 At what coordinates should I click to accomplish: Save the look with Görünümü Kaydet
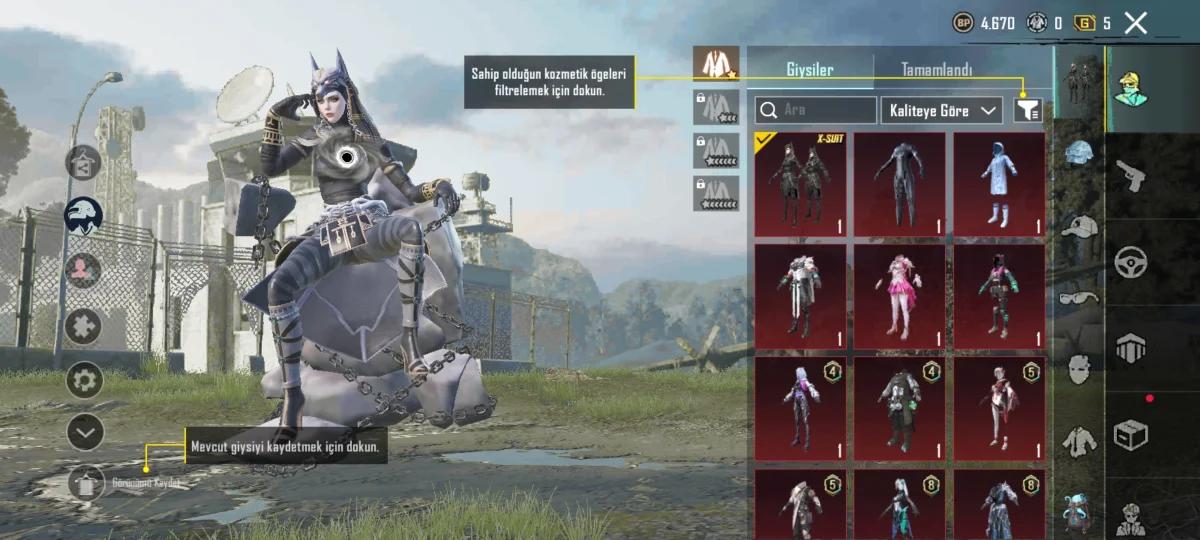(88, 484)
